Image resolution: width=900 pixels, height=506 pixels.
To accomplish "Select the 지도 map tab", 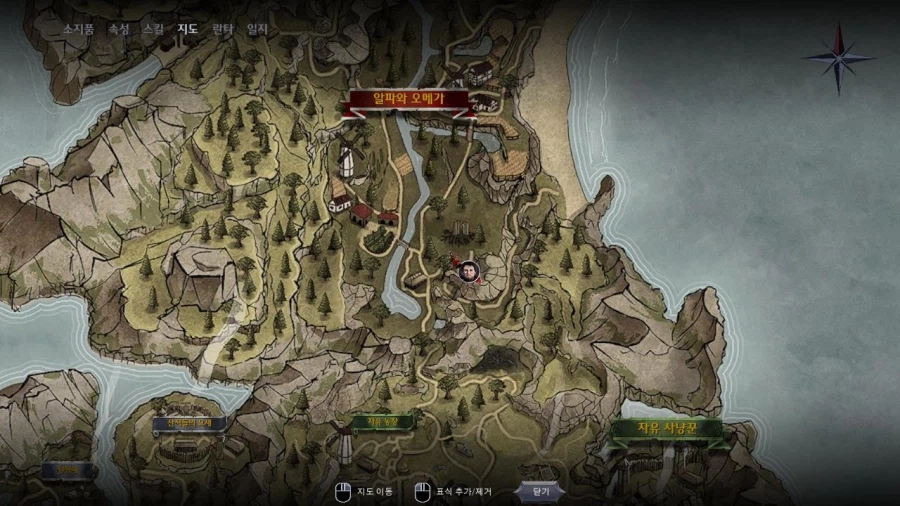I will pos(187,29).
